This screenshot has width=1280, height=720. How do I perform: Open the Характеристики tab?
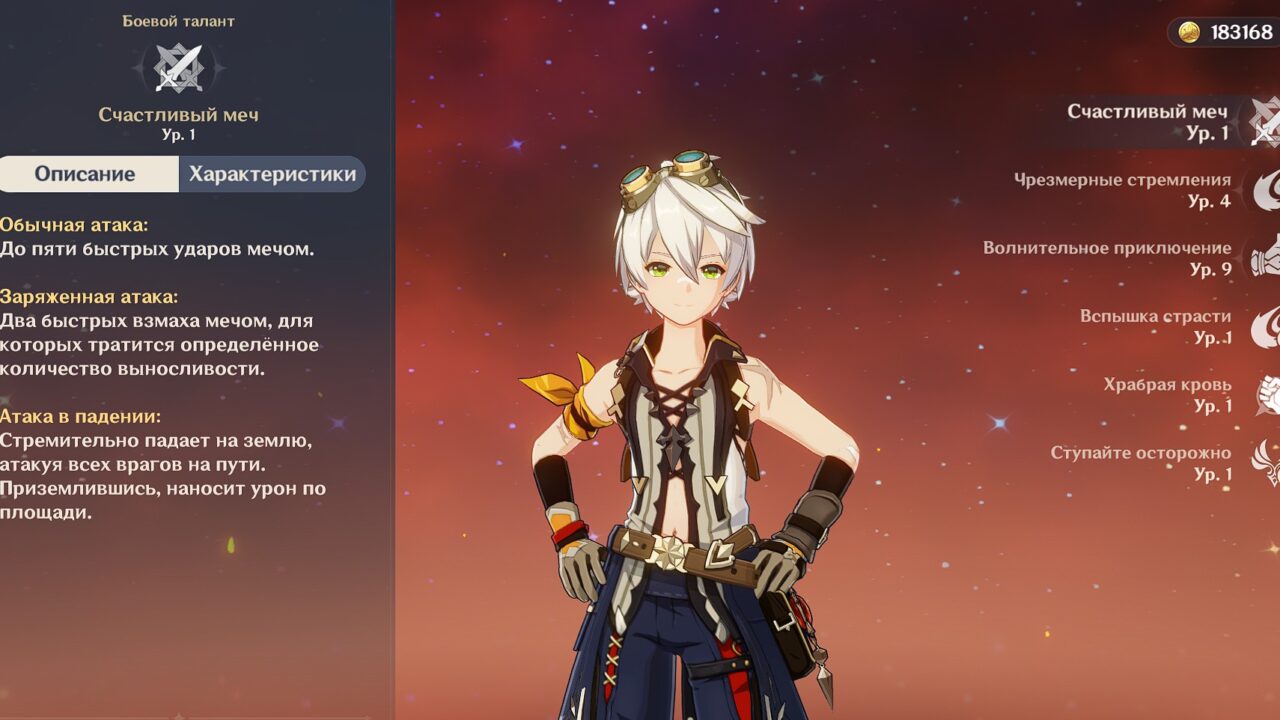272,174
